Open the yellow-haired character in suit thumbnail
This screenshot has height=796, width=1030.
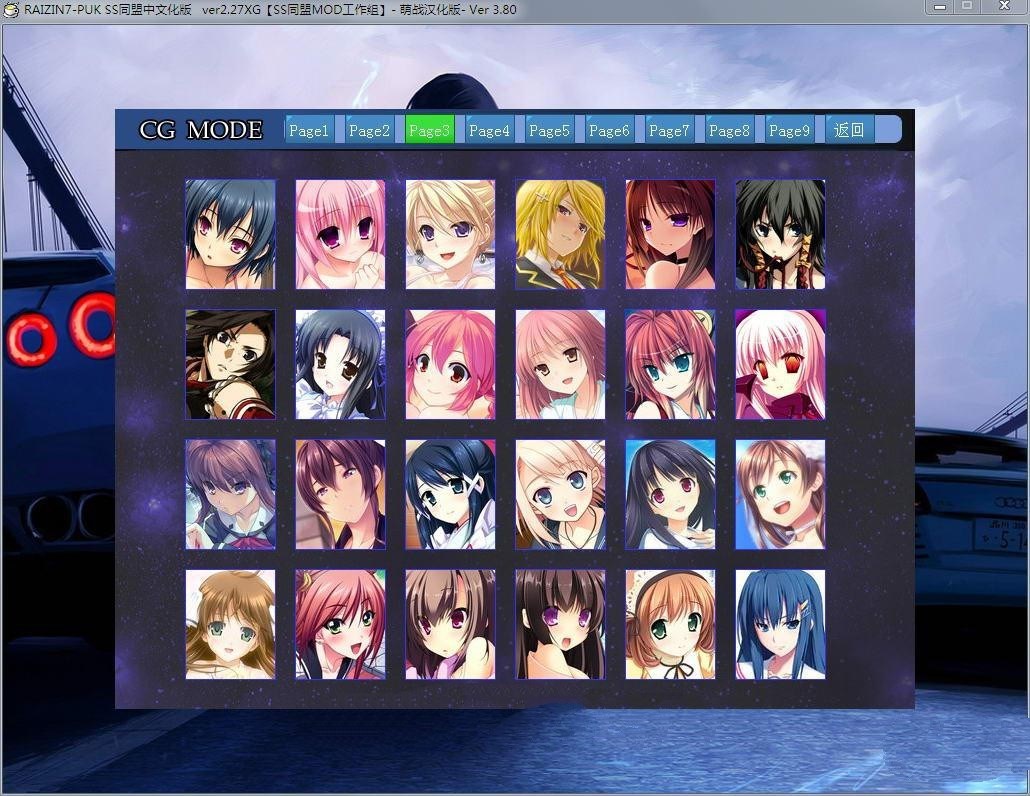coord(560,235)
